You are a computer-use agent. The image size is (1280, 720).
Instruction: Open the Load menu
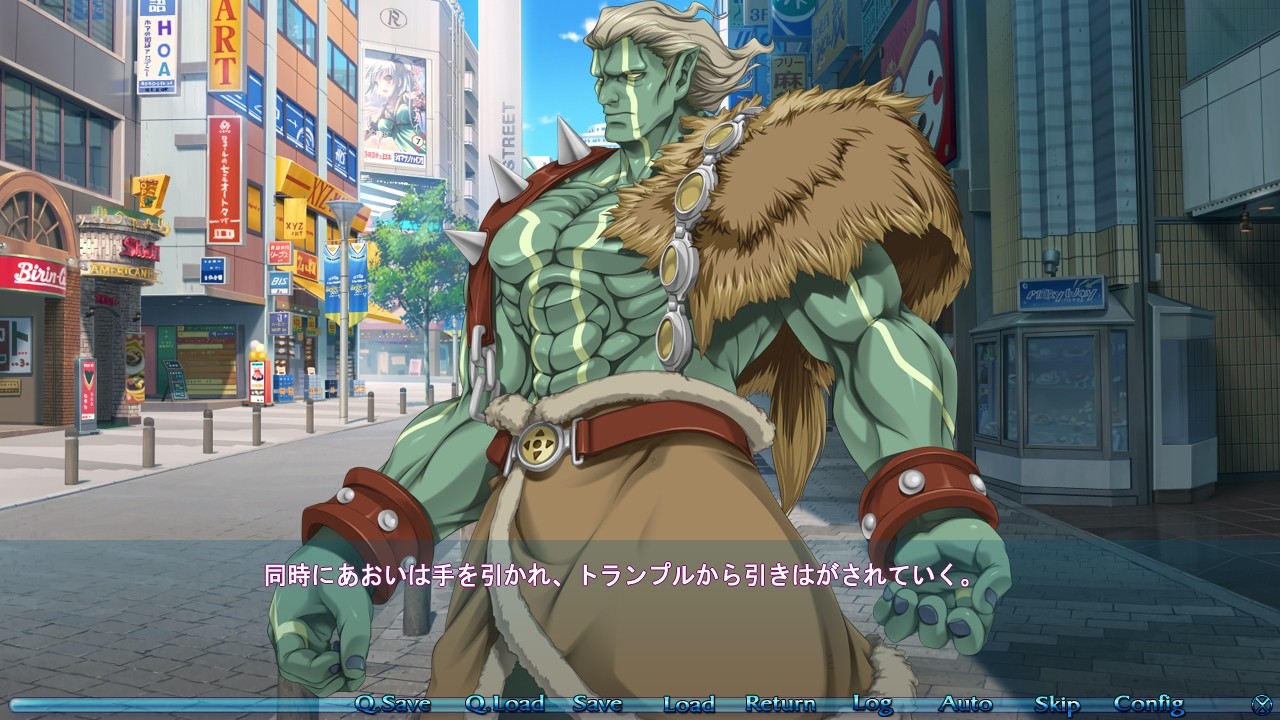[x=689, y=704]
